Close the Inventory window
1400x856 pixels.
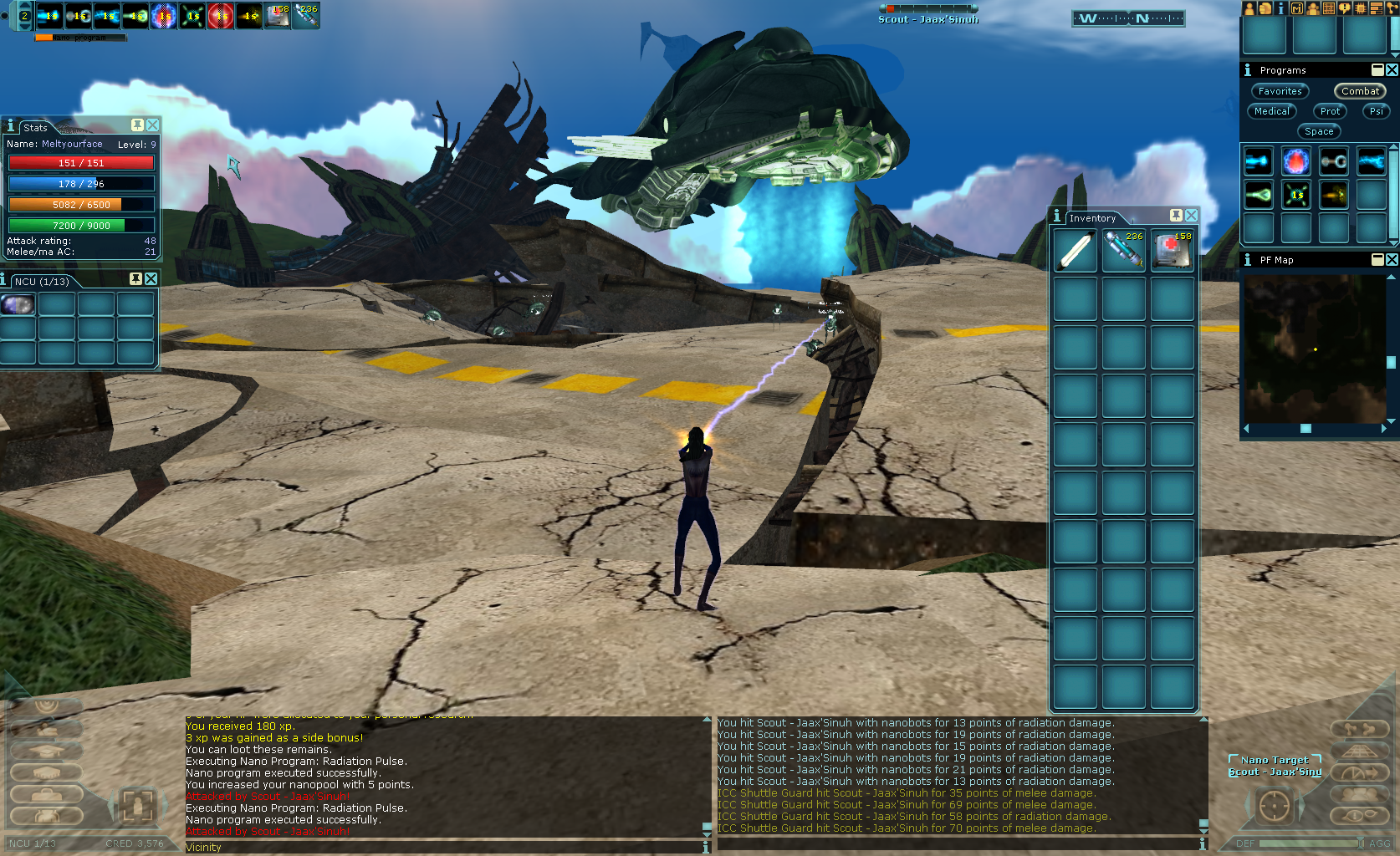point(1191,216)
